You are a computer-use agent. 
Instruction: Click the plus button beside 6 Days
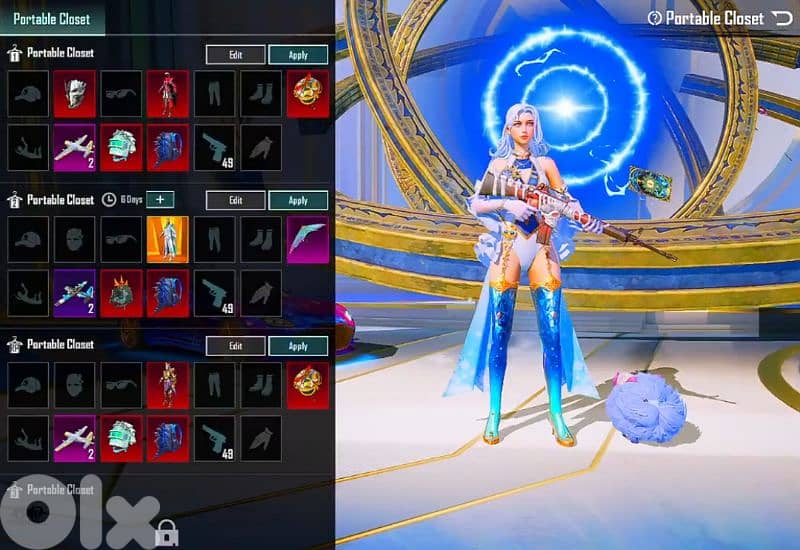point(161,199)
